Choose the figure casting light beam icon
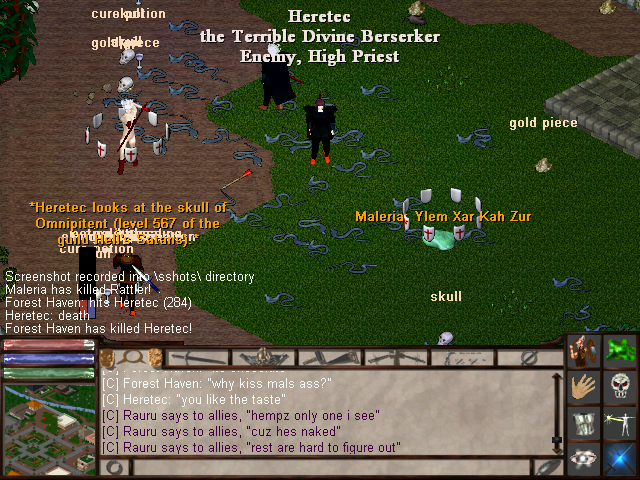Image resolution: width=640 pixels, height=480 pixels. click(620, 423)
